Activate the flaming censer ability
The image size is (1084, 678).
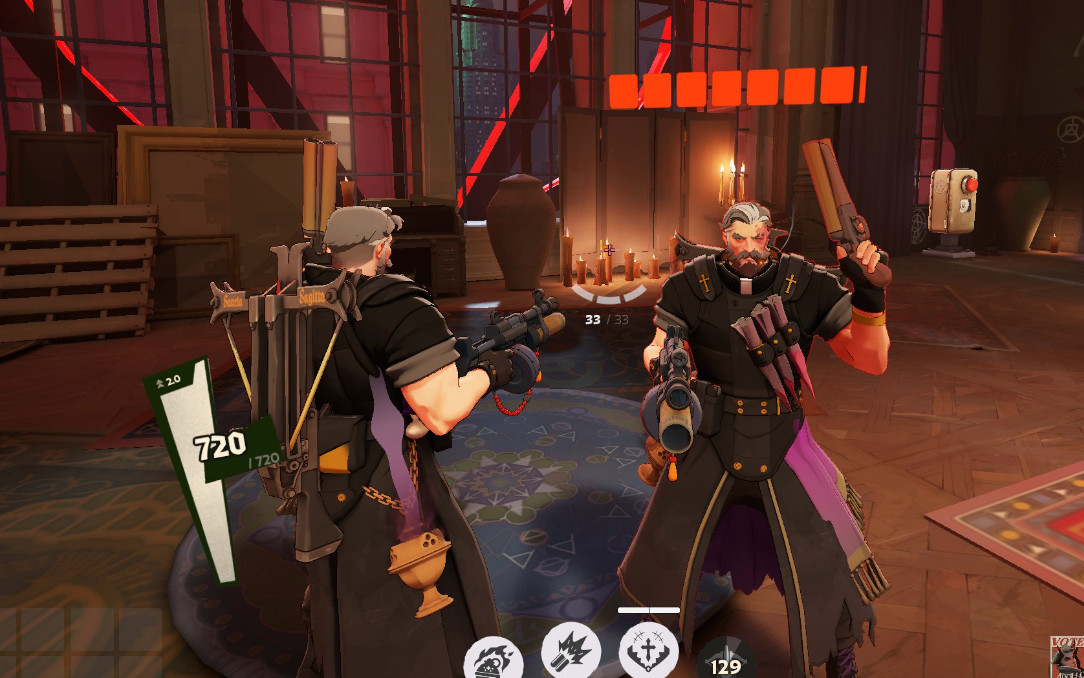494,658
